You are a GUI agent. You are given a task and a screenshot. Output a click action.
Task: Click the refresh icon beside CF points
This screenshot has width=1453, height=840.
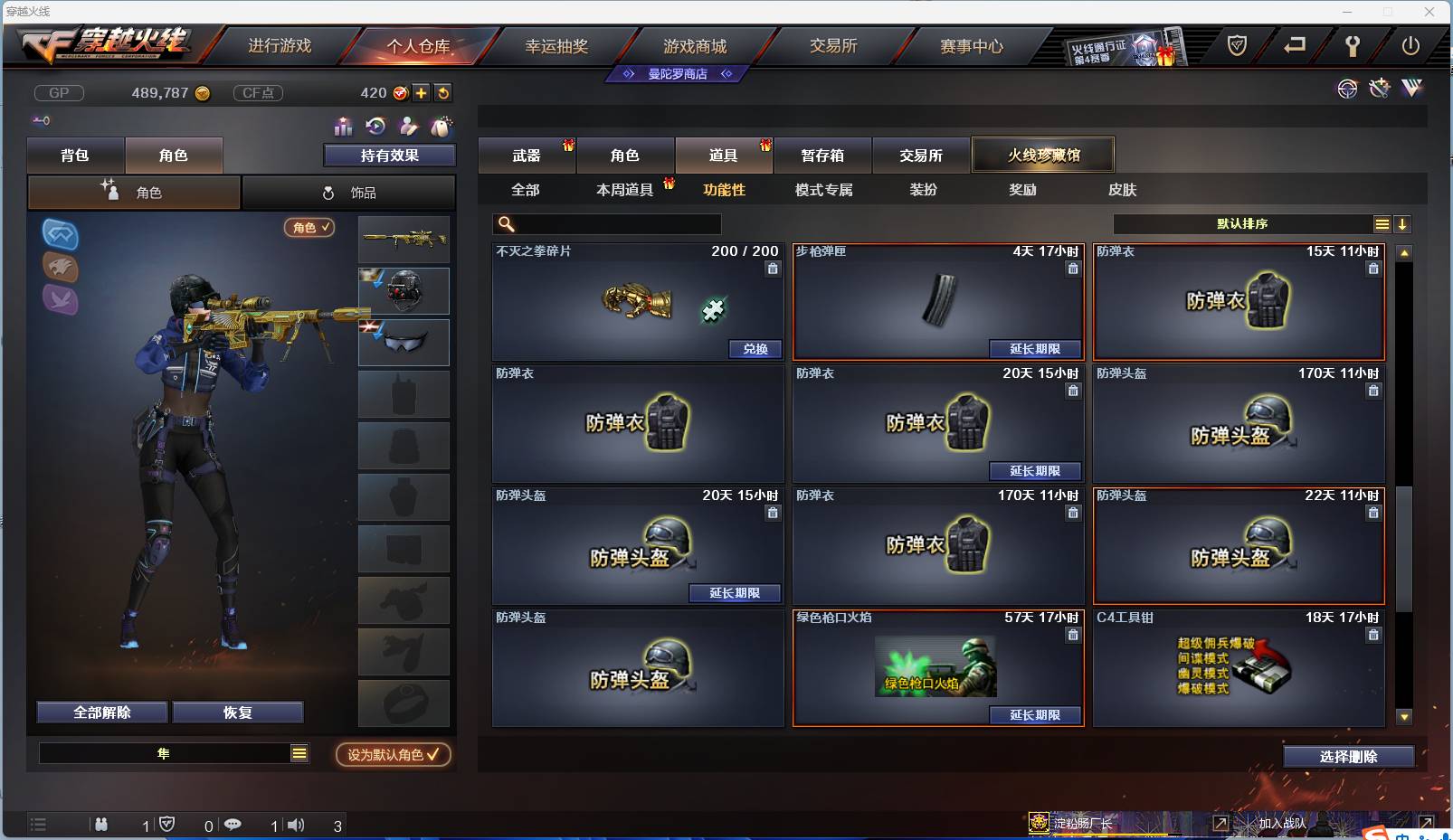(x=443, y=92)
